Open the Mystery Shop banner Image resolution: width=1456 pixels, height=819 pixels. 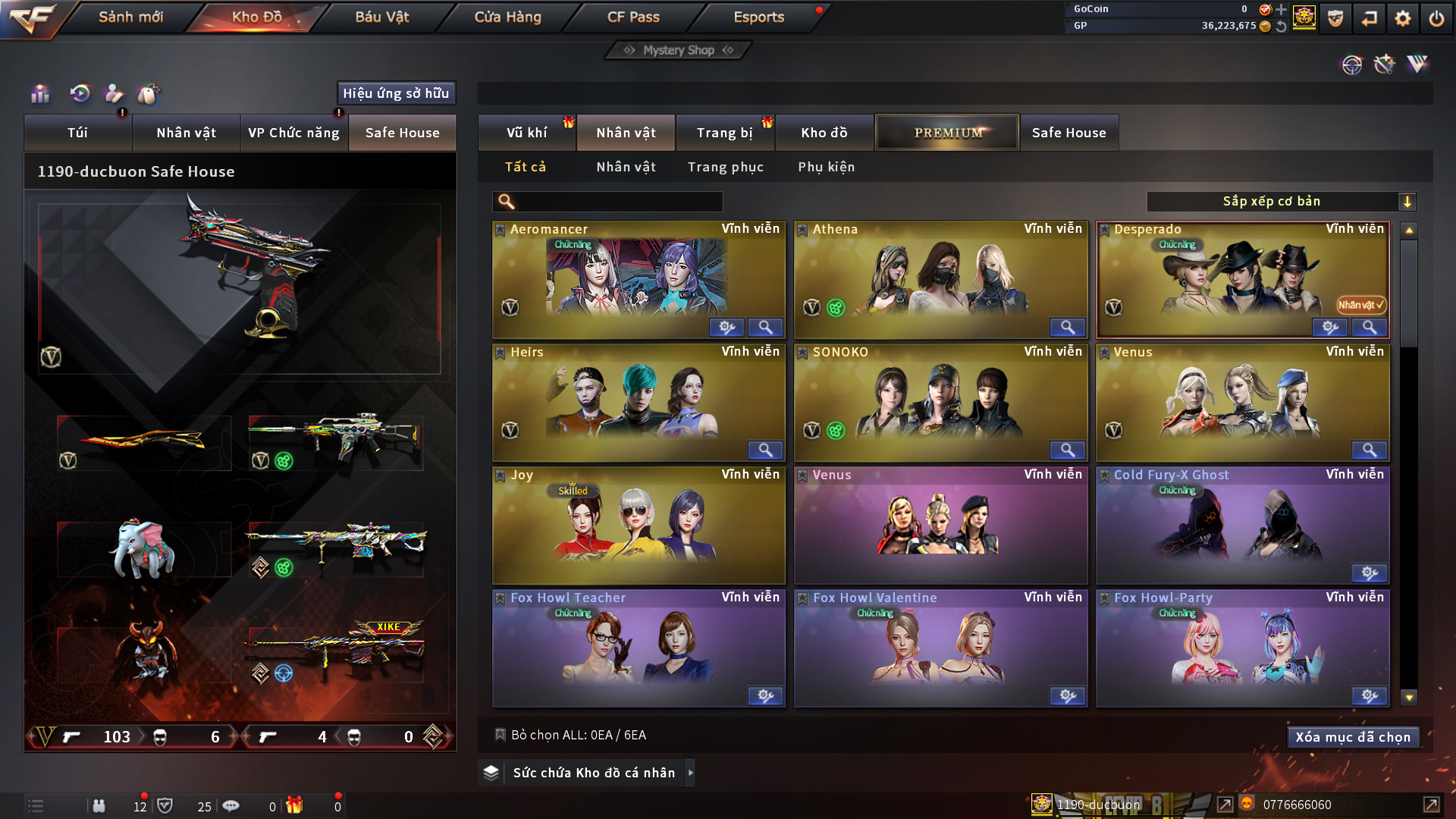tap(679, 50)
